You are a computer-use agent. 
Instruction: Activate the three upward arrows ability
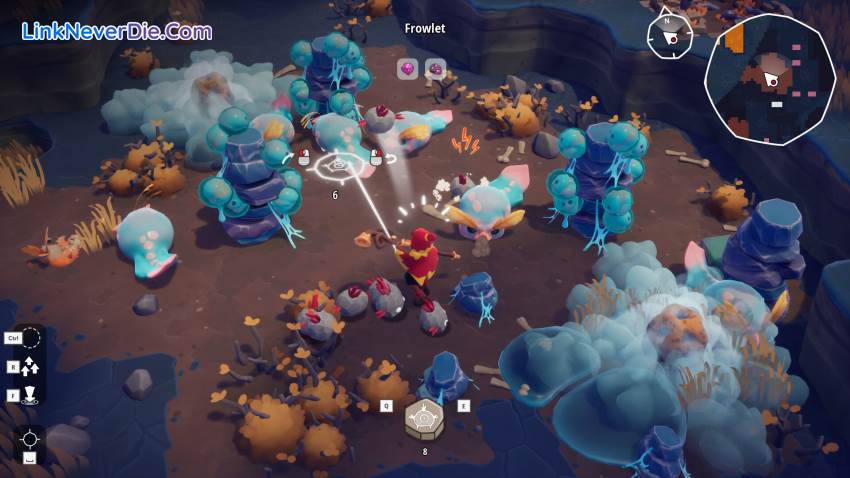click(x=30, y=366)
